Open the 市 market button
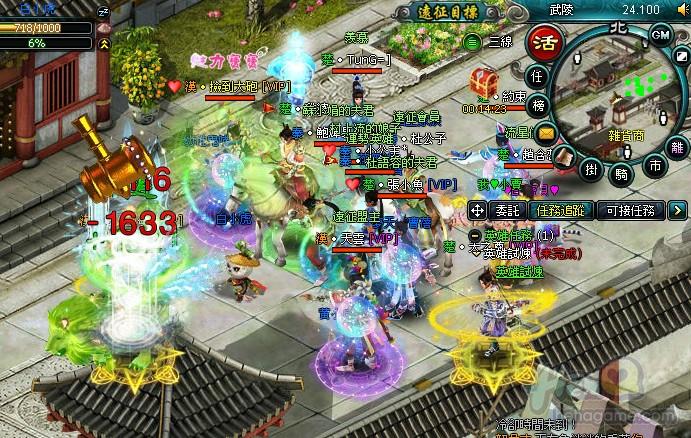Viewport: 691px width, 438px height. pos(653,165)
